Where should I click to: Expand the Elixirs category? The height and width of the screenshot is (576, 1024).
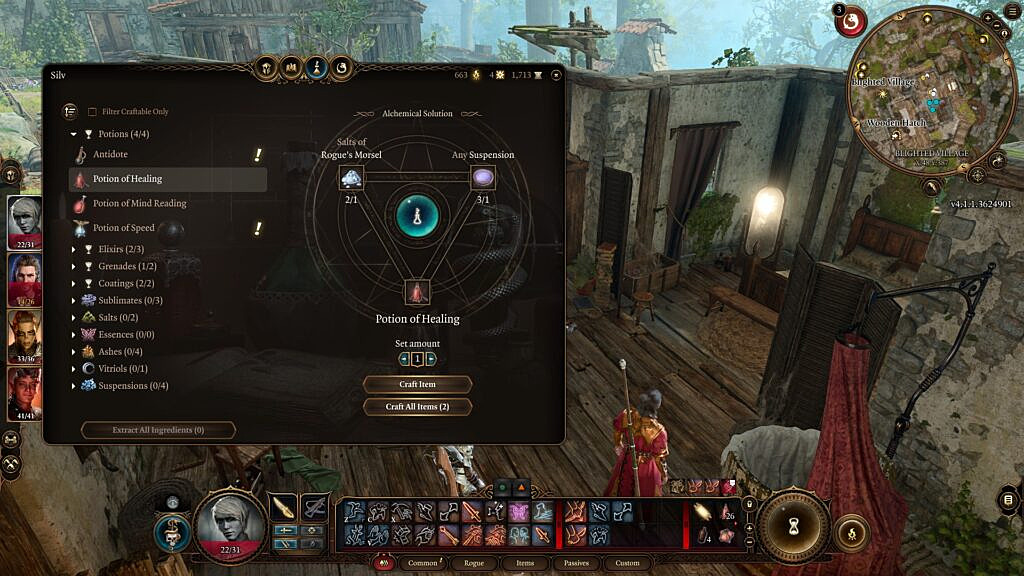pyautogui.click(x=120, y=249)
